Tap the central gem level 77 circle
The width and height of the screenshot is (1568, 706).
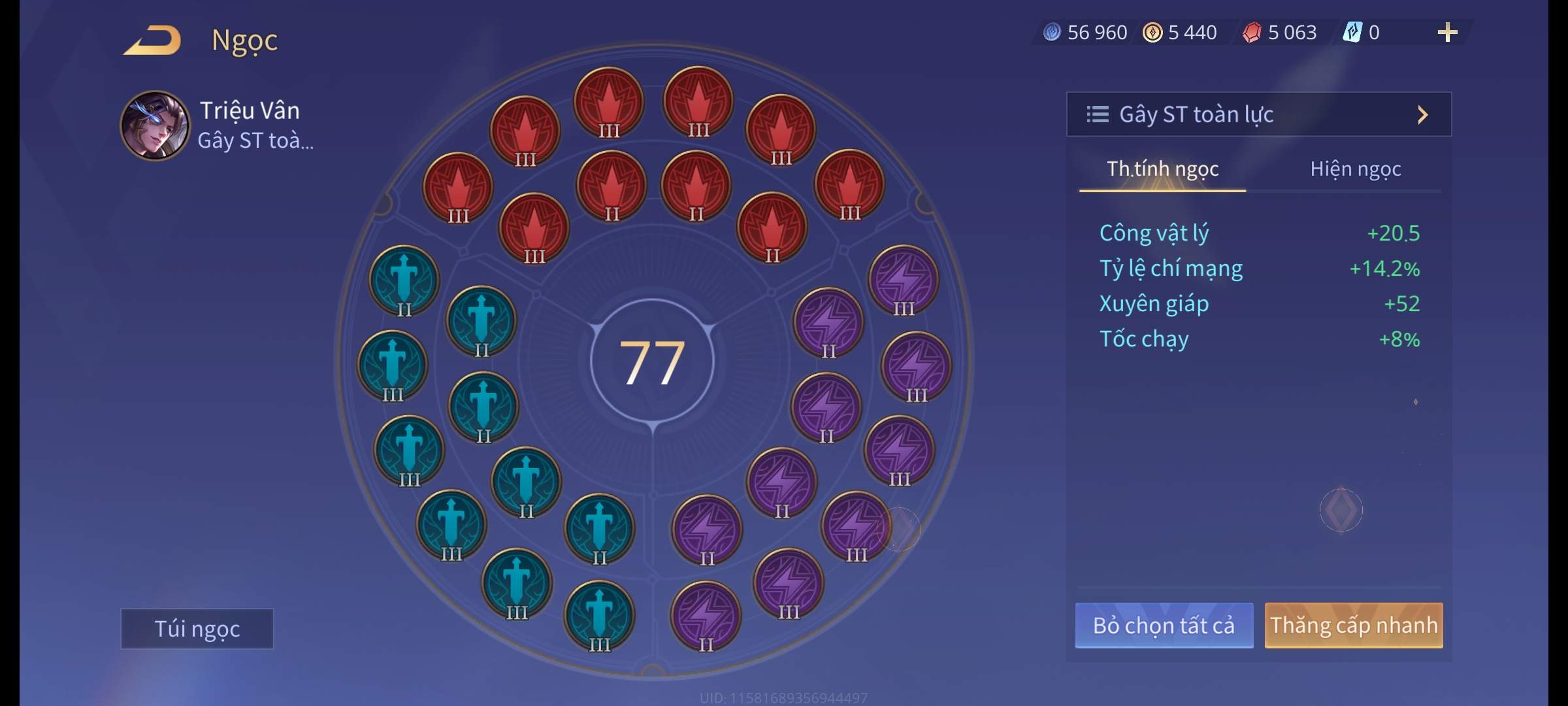tap(652, 362)
